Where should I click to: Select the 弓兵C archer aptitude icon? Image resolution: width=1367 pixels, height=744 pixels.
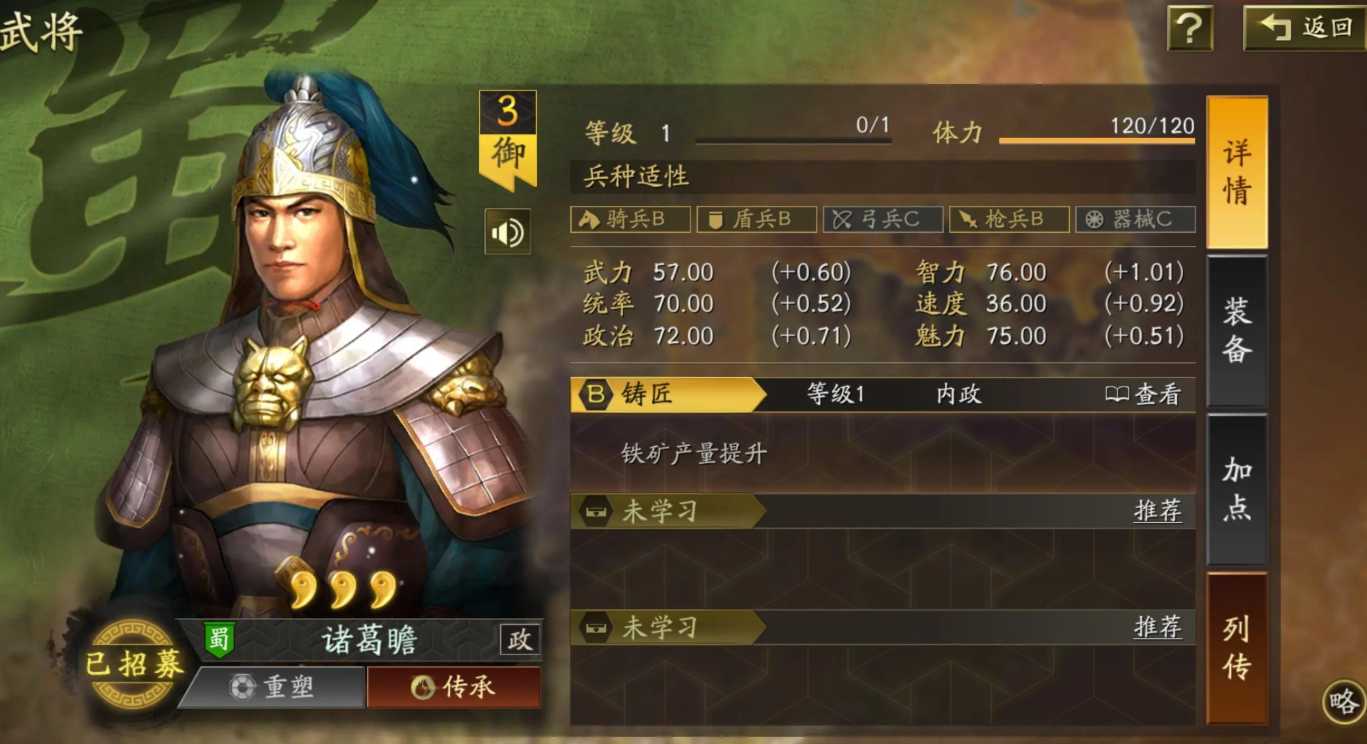tap(882, 218)
